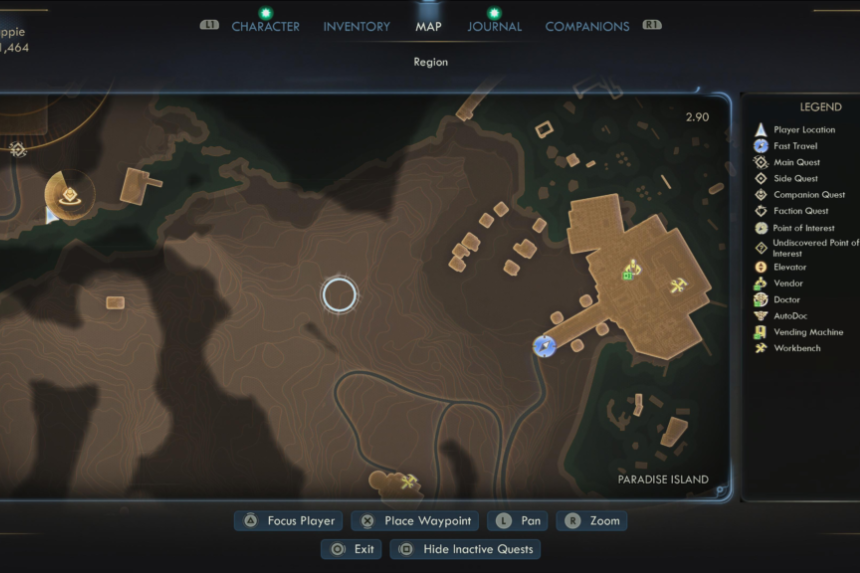Screen dimensions: 860x573
Task: Switch to the Character tab
Action: [x=265, y=26]
